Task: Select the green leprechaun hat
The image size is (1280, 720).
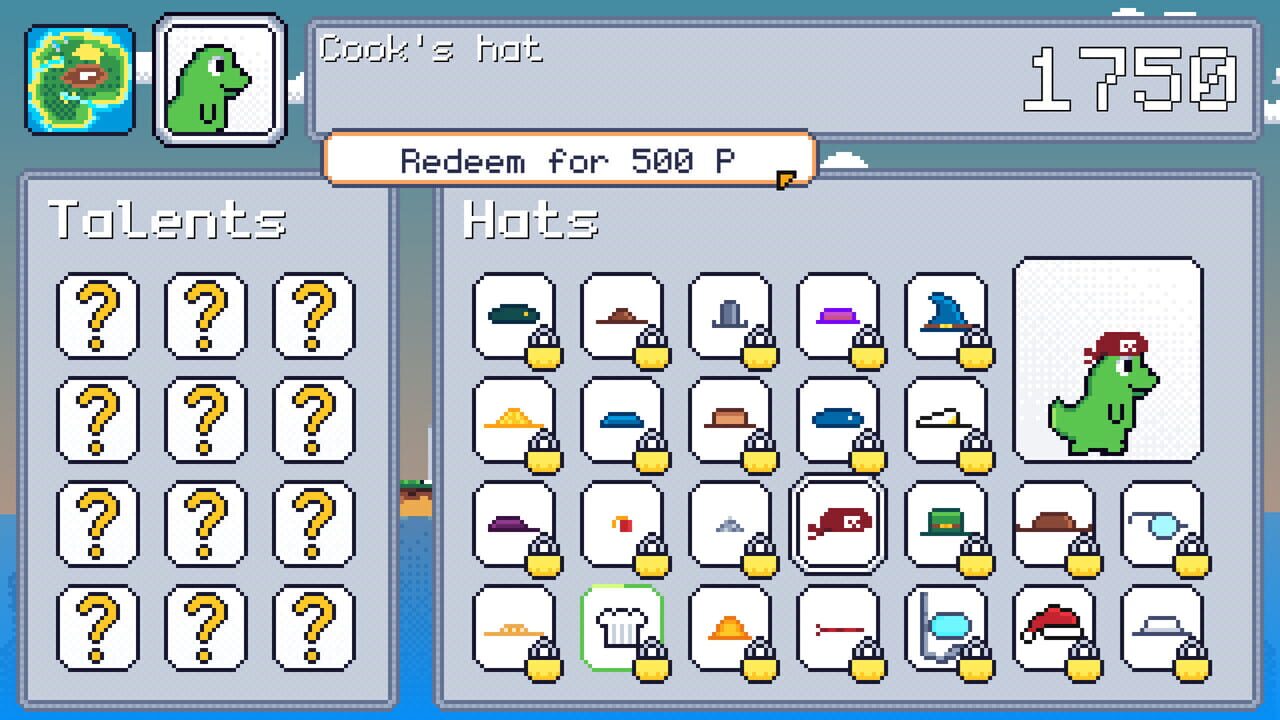Action: pyautogui.click(x=945, y=523)
